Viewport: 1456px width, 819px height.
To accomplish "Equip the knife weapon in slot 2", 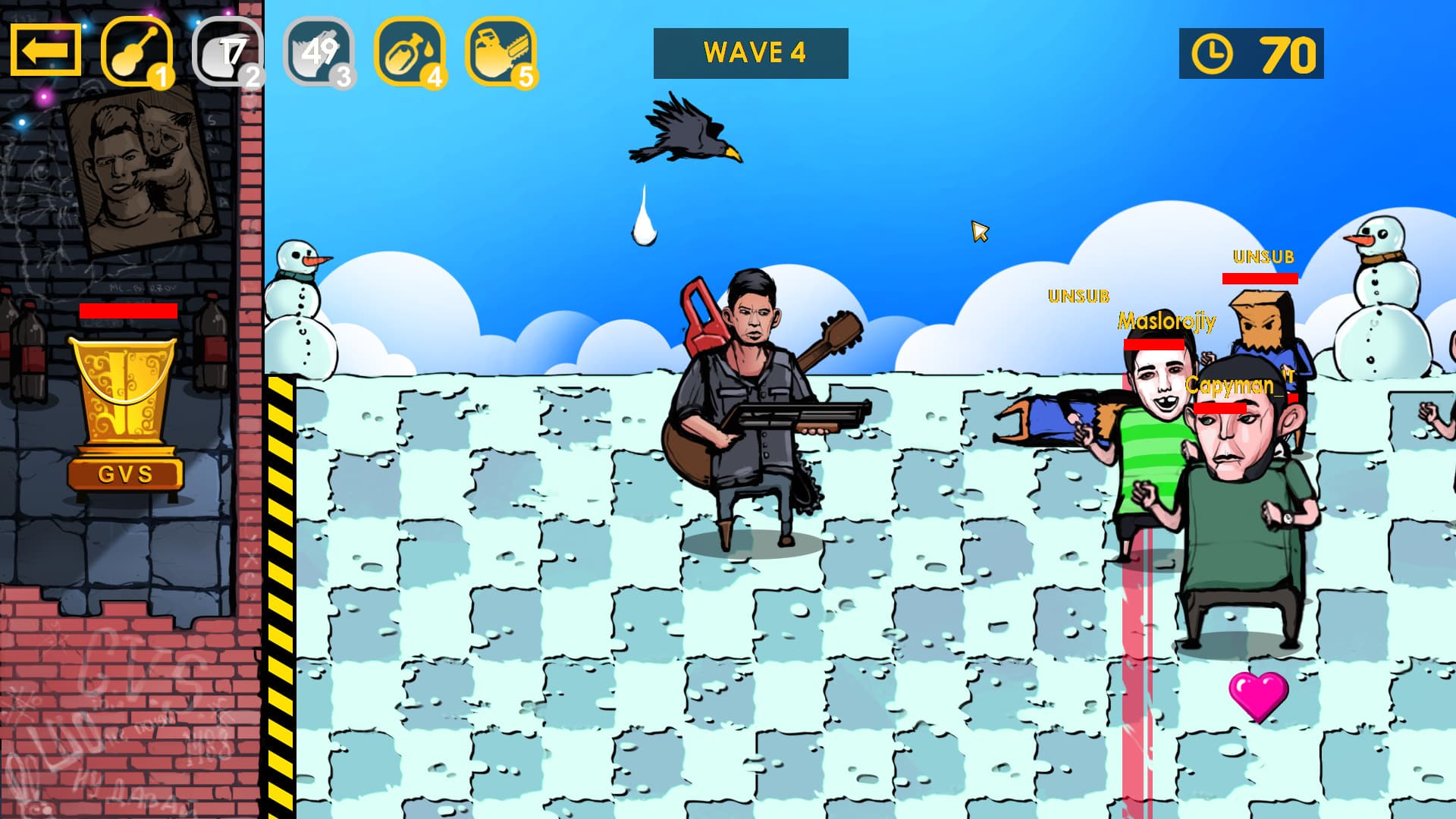I will point(227,52).
